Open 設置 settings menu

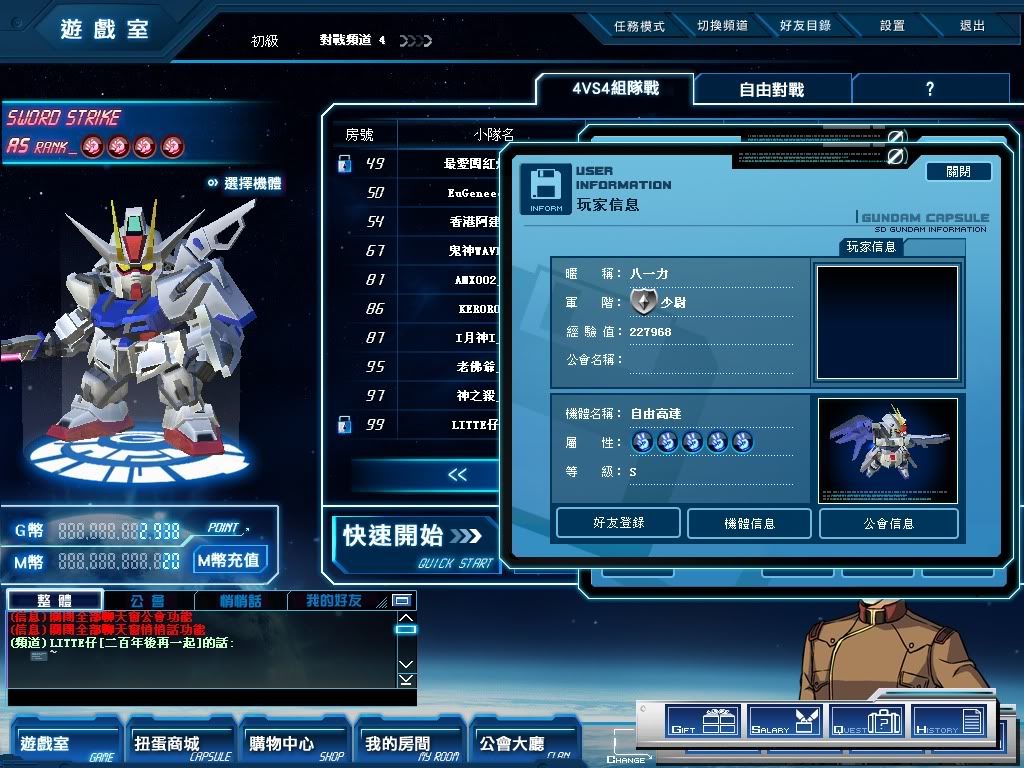[892, 26]
